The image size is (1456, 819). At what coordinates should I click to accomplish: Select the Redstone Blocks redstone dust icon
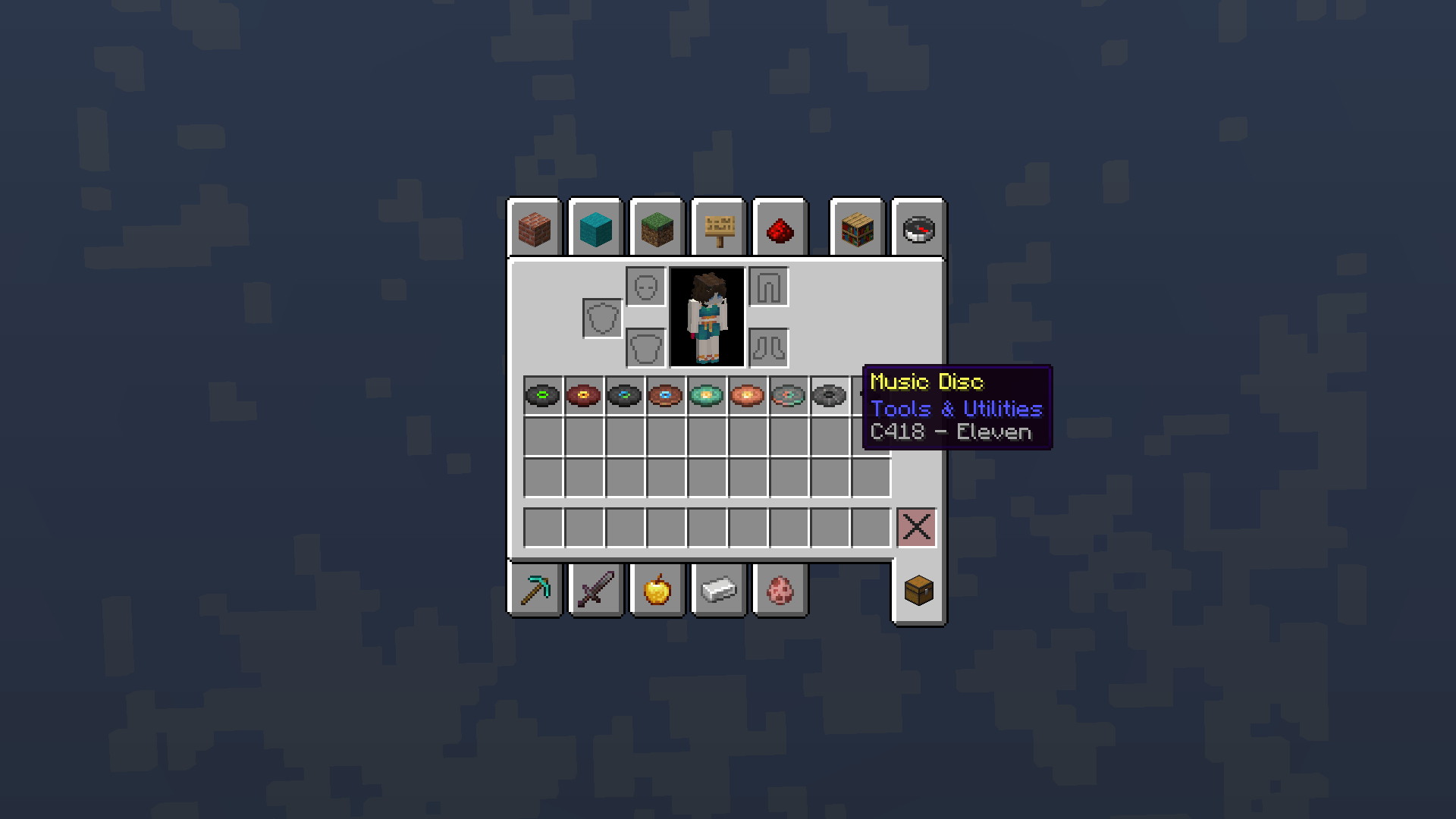pos(780,230)
